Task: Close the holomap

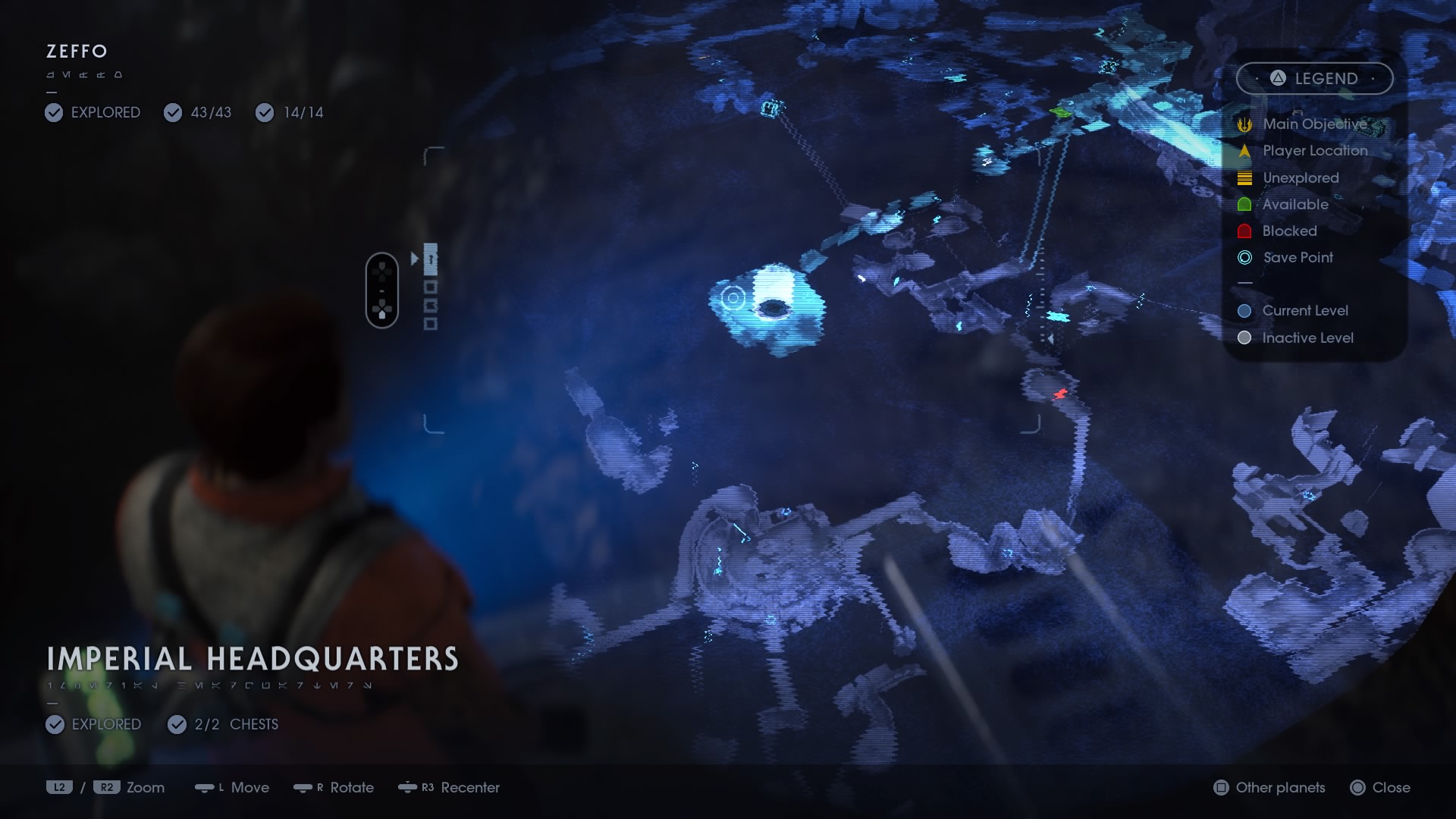Action: tap(1382, 788)
